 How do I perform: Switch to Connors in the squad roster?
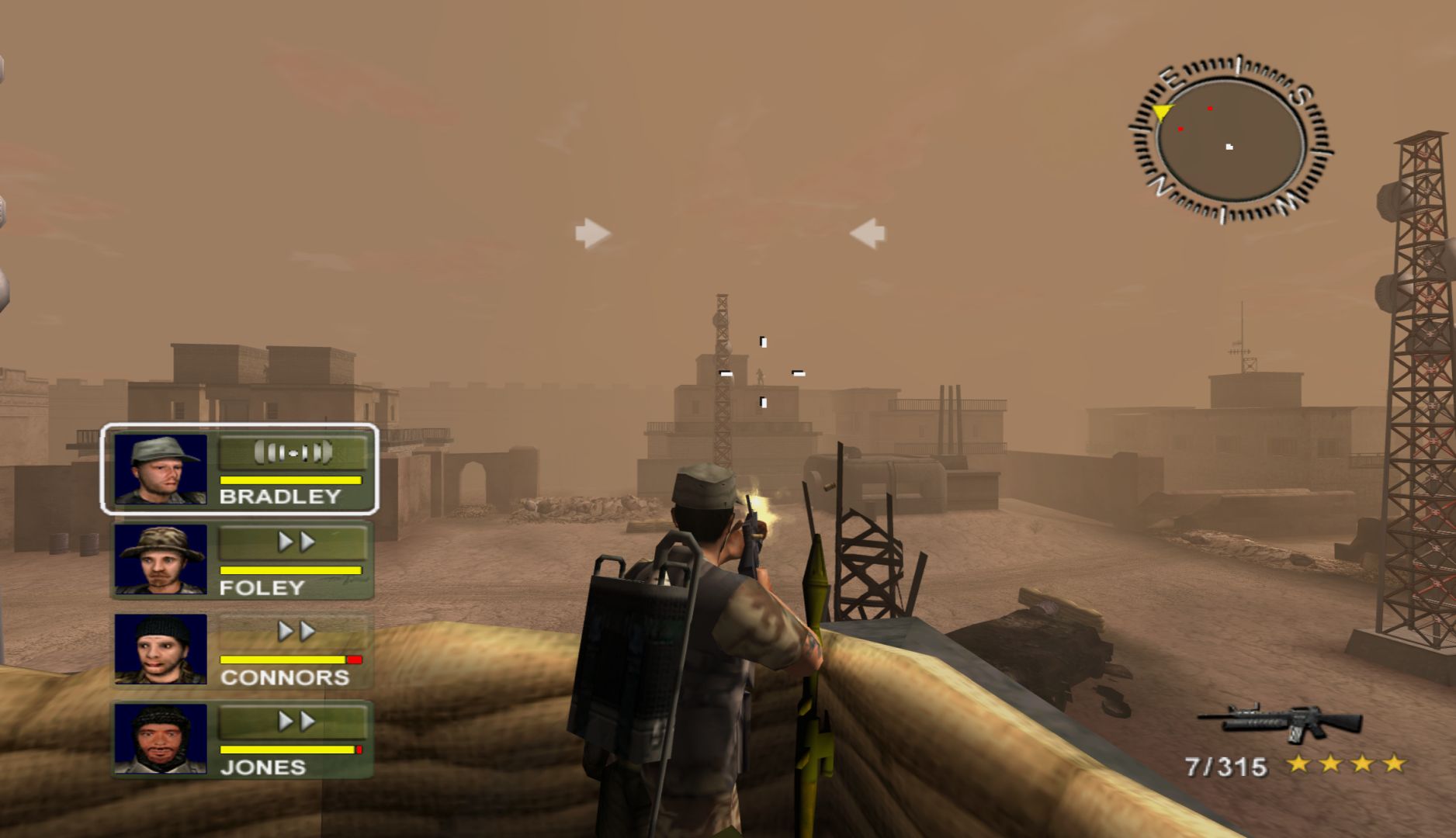[241, 651]
